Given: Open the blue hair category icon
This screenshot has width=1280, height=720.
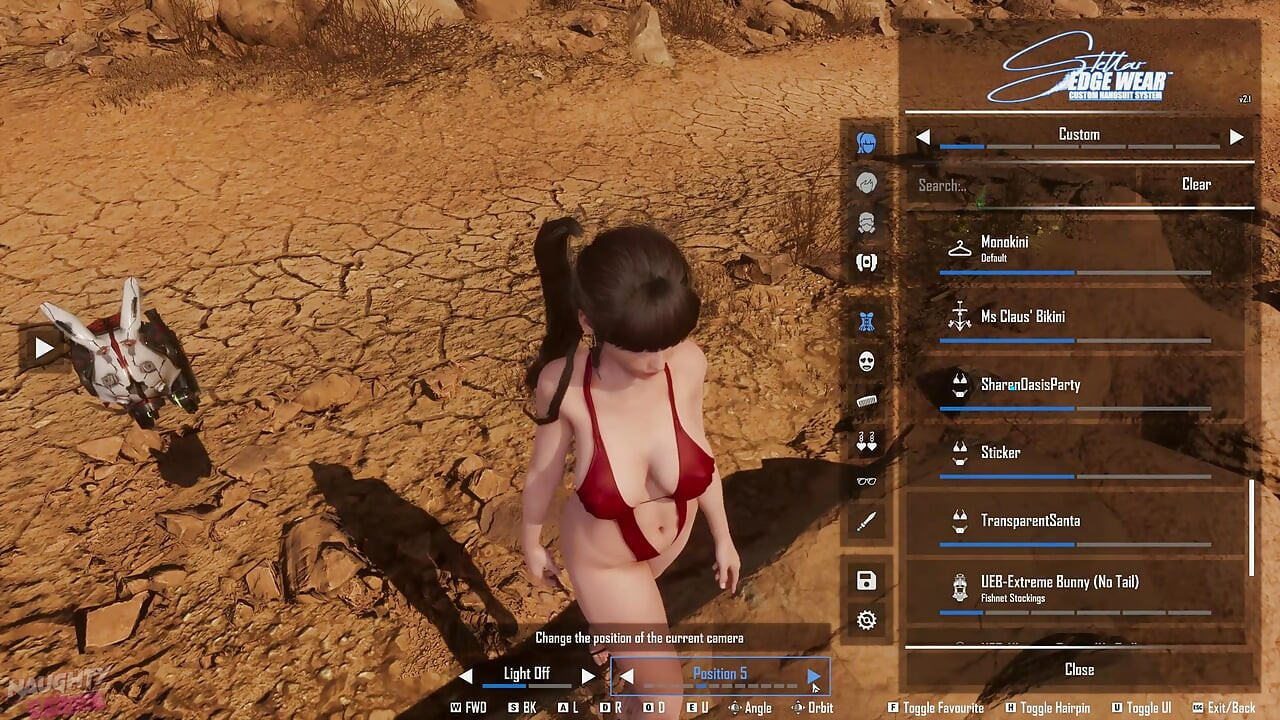Looking at the screenshot, I should click(867, 144).
